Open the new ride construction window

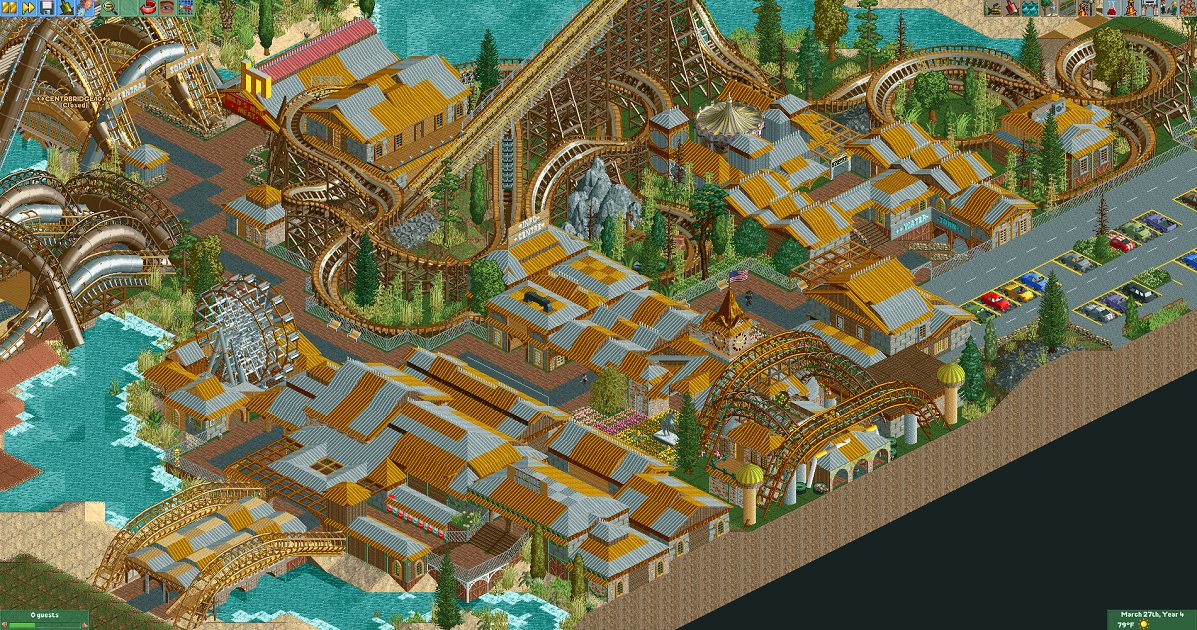1088,8
